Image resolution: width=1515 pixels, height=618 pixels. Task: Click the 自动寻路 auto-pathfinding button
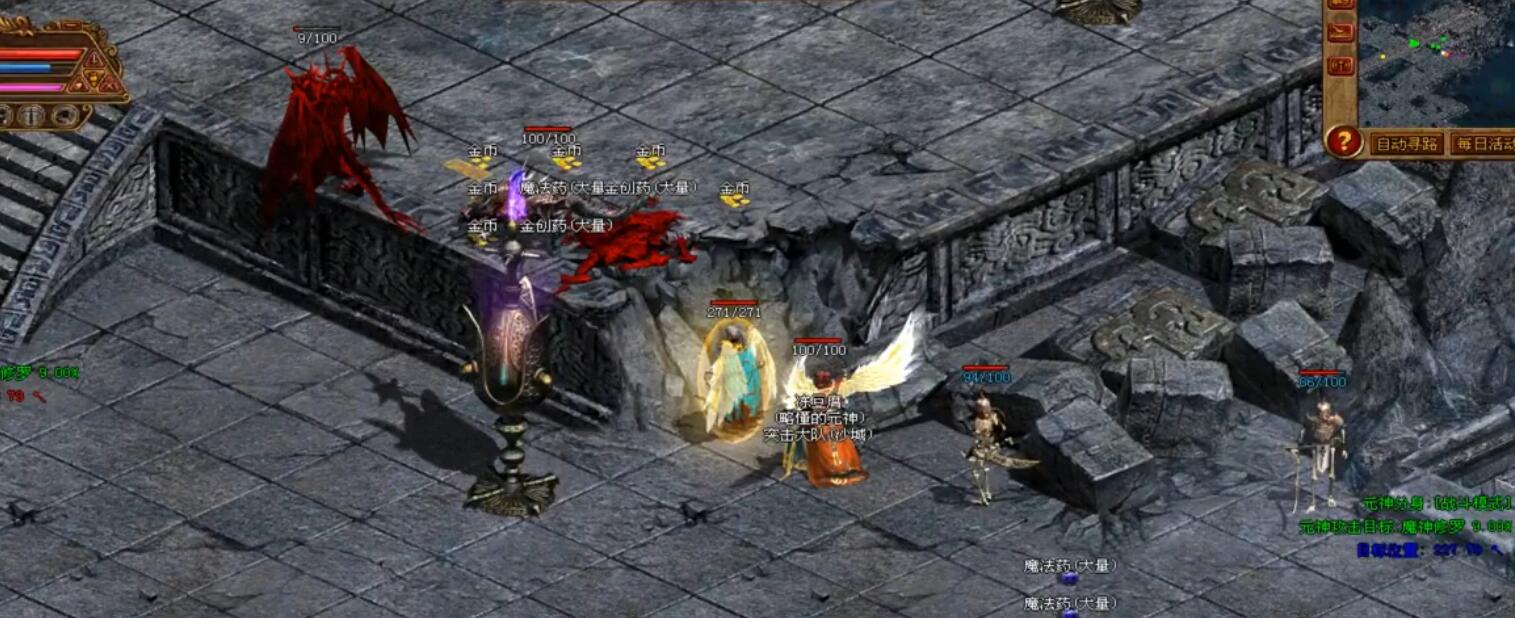click(1407, 144)
